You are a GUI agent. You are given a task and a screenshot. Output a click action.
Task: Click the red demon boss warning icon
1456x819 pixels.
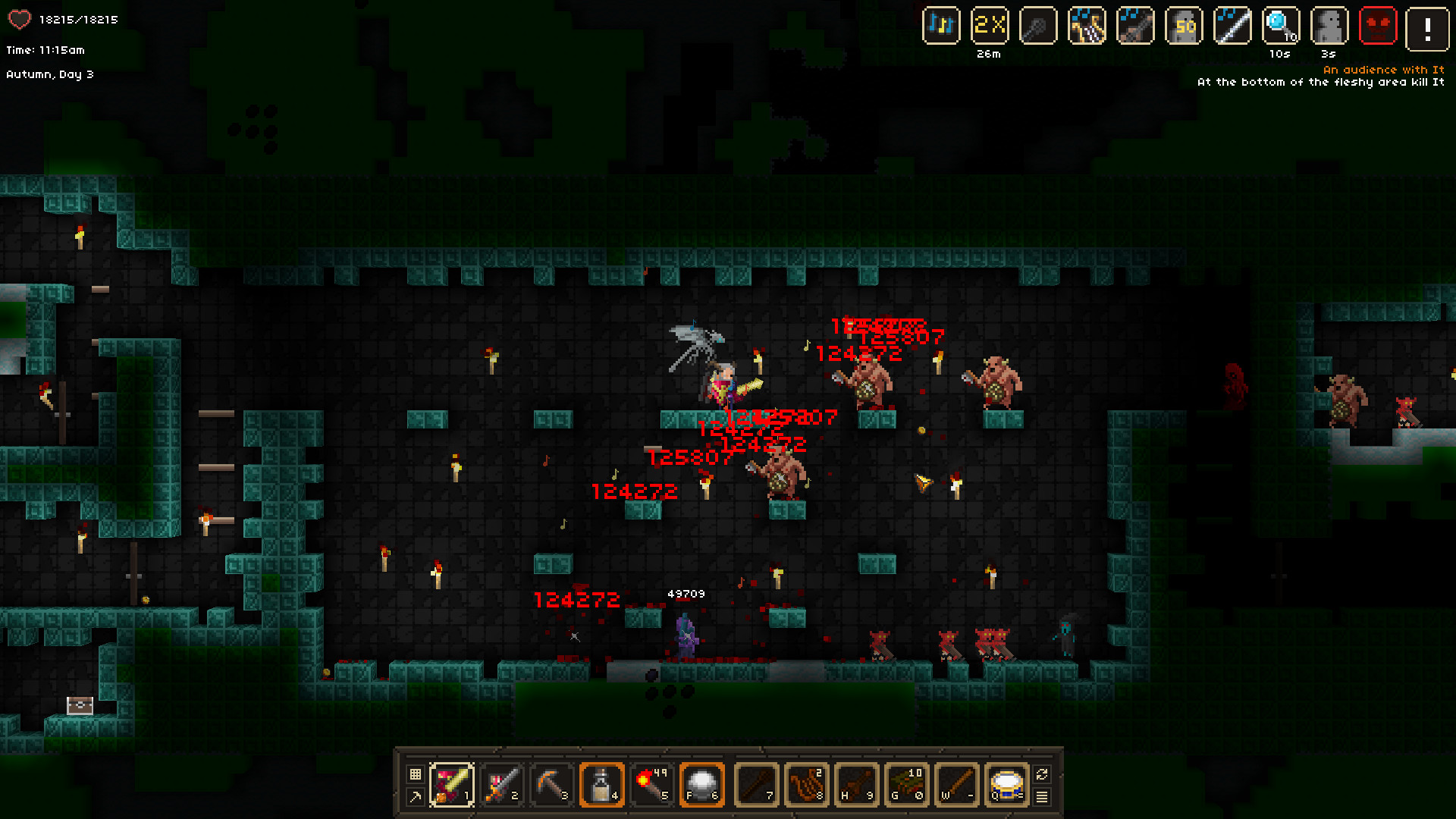pyautogui.click(x=1379, y=25)
